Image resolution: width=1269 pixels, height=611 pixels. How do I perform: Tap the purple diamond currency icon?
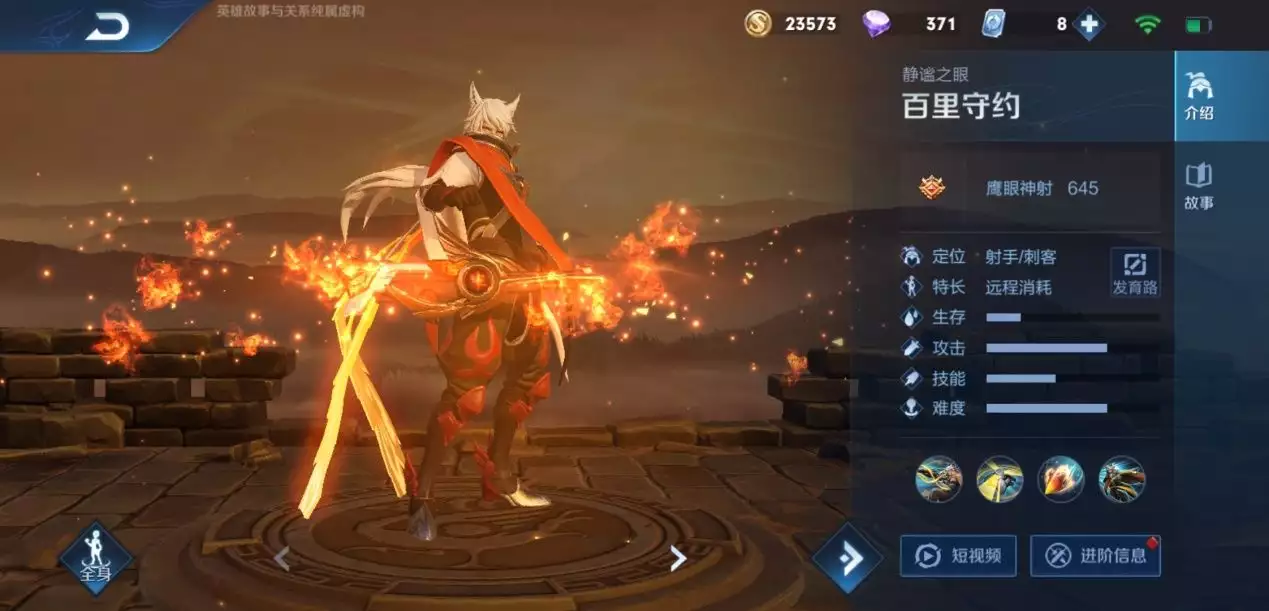876,24
